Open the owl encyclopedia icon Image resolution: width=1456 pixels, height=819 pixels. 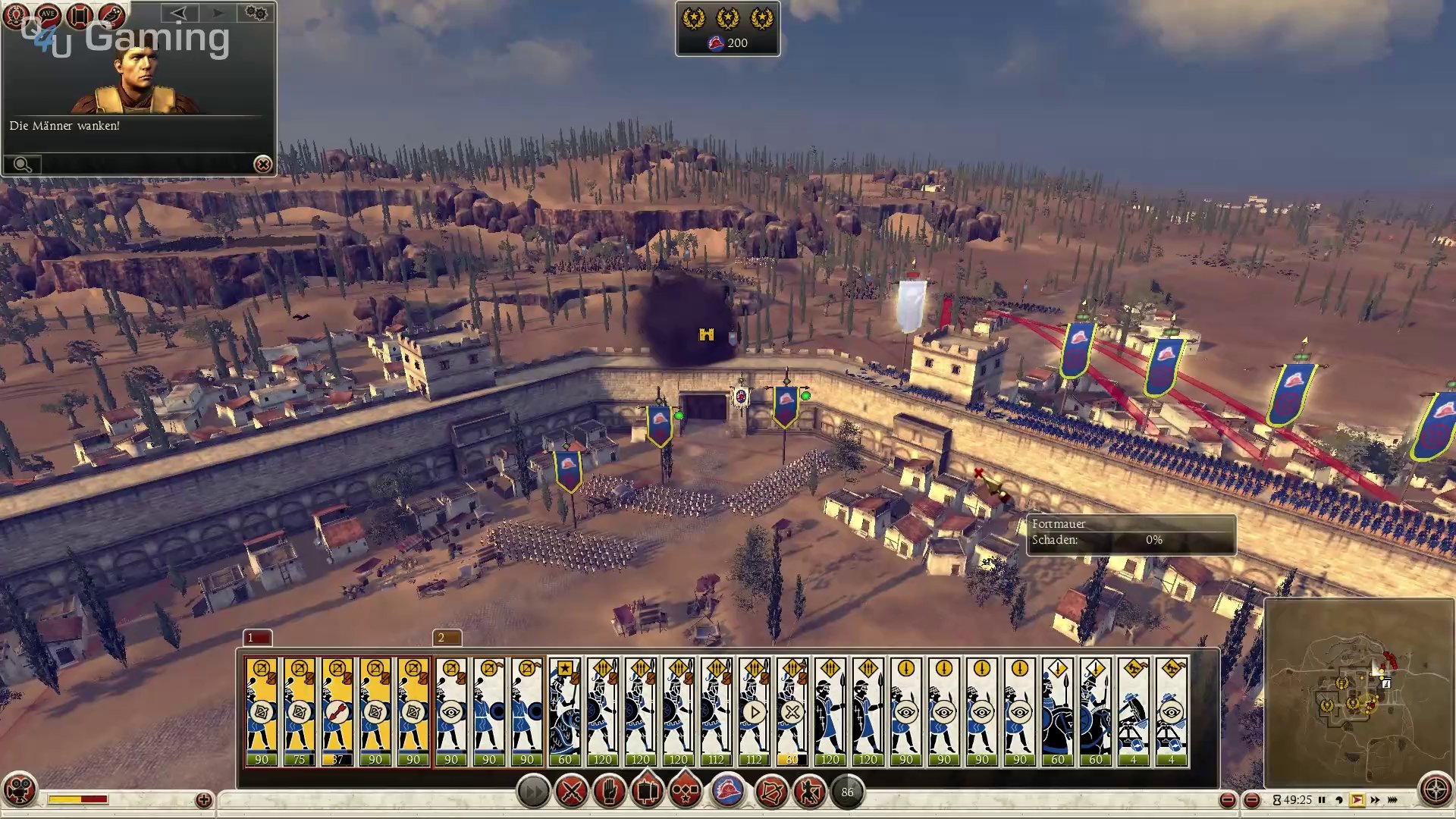[111, 14]
